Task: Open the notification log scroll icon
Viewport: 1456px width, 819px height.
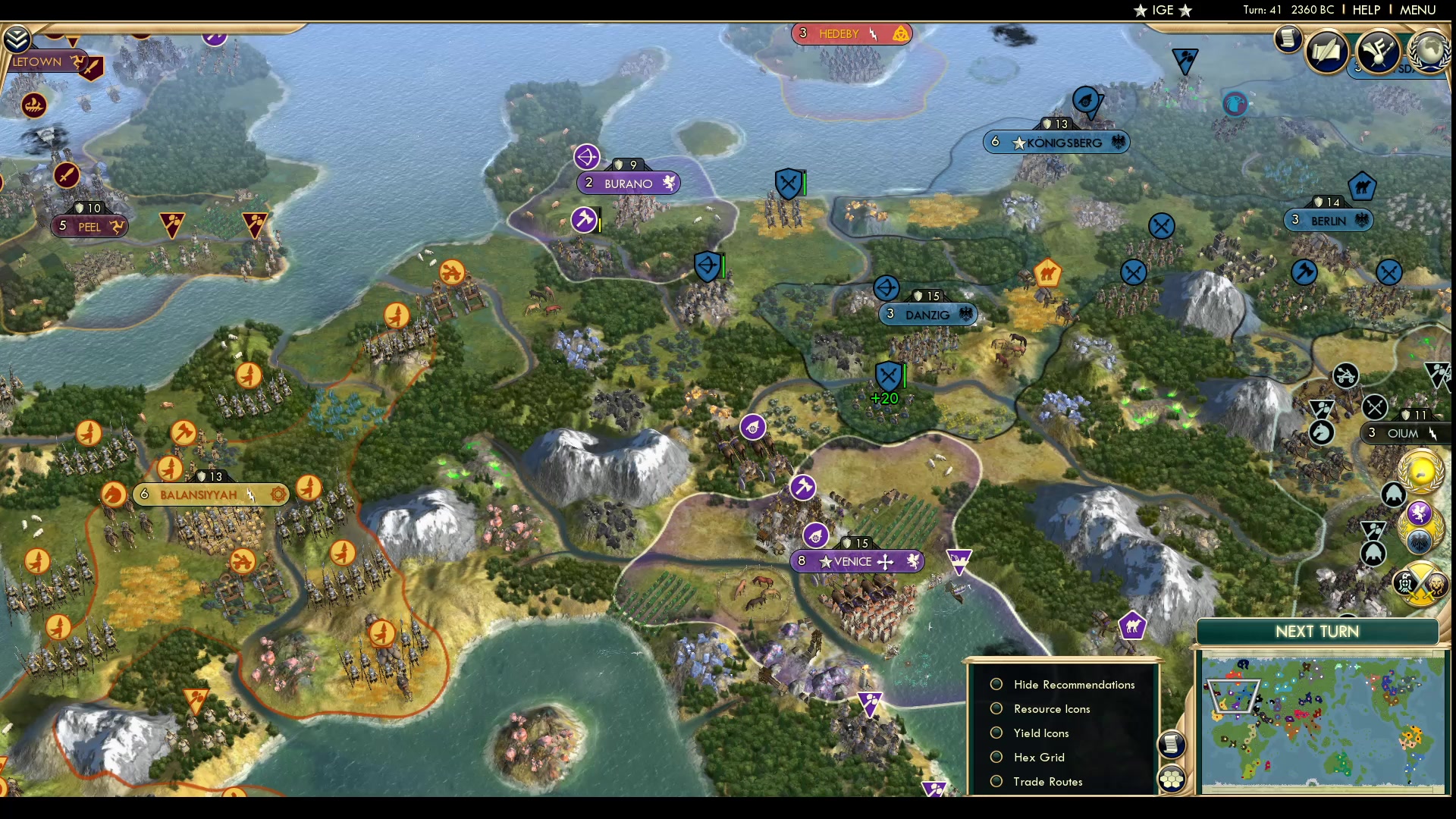Action: (x=1288, y=39)
